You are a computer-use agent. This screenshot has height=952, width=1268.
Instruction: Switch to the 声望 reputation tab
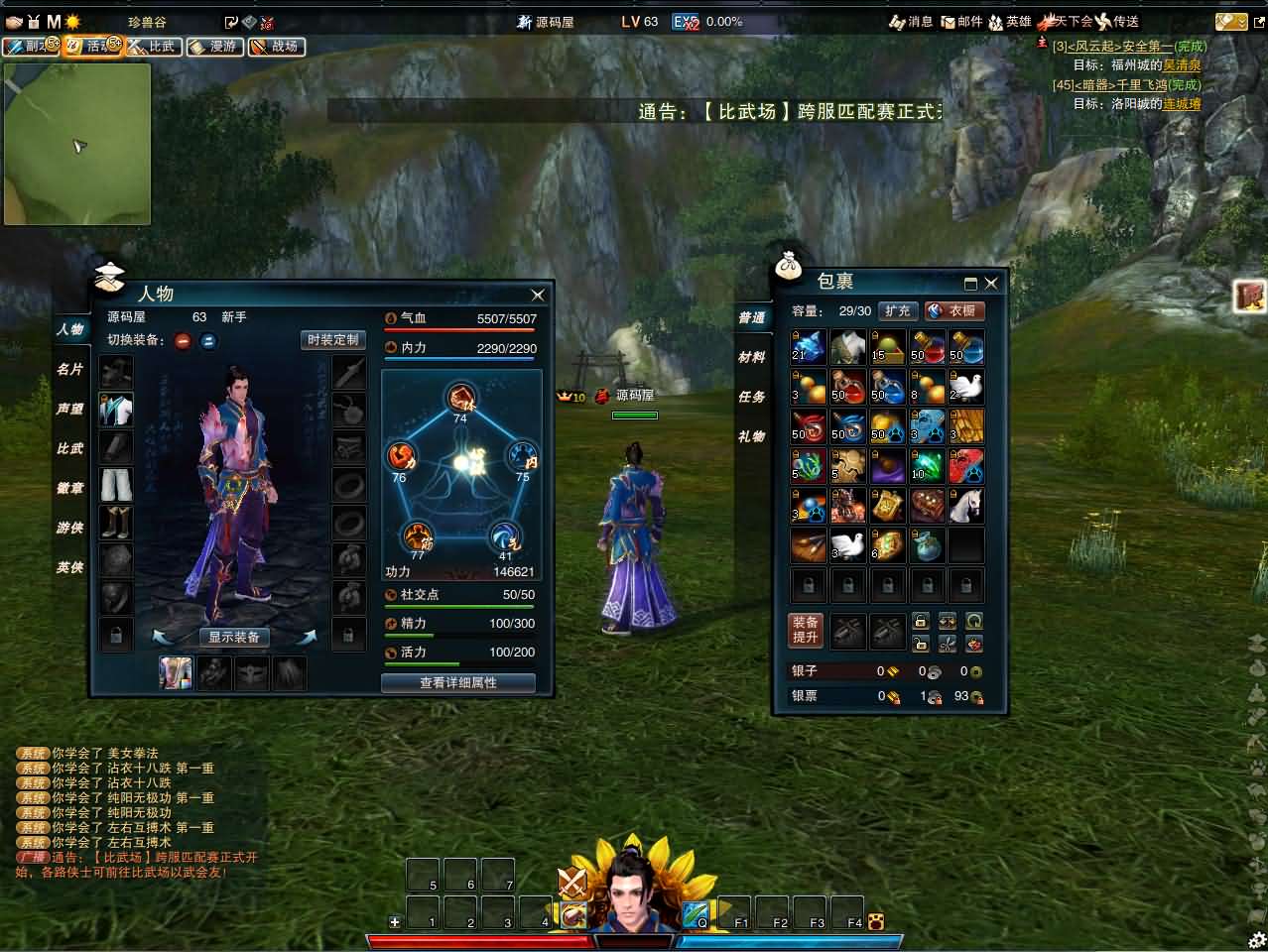(x=69, y=409)
